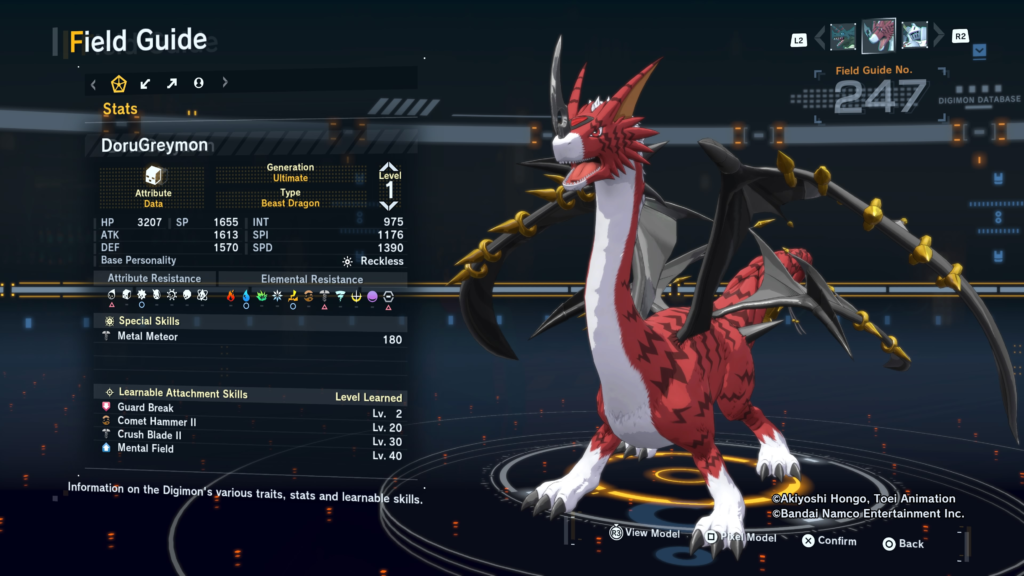Switch to the down-left arrow tab
Image resolution: width=1024 pixels, height=576 pixels.
(146, 83)
